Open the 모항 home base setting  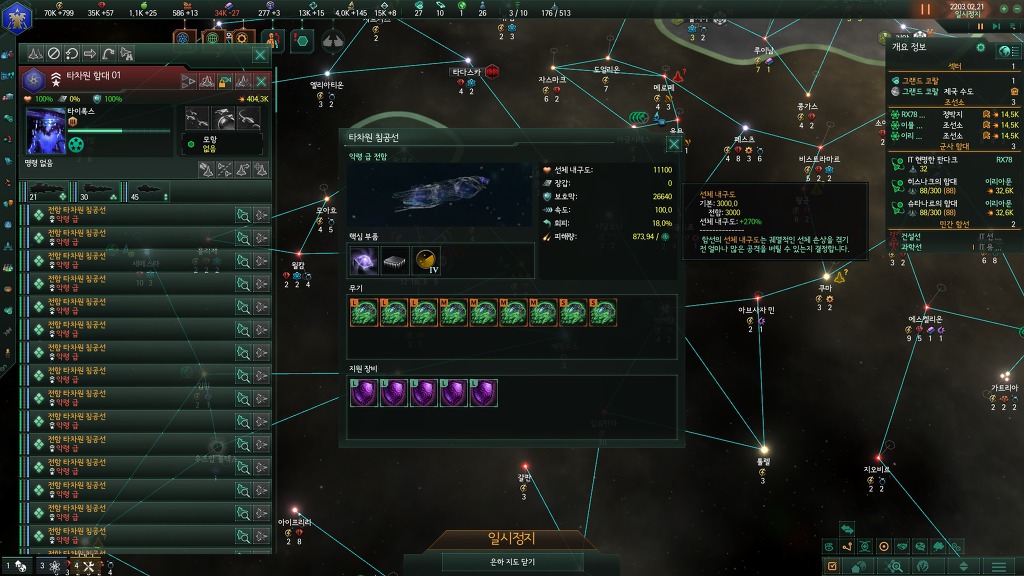(221, 143)
